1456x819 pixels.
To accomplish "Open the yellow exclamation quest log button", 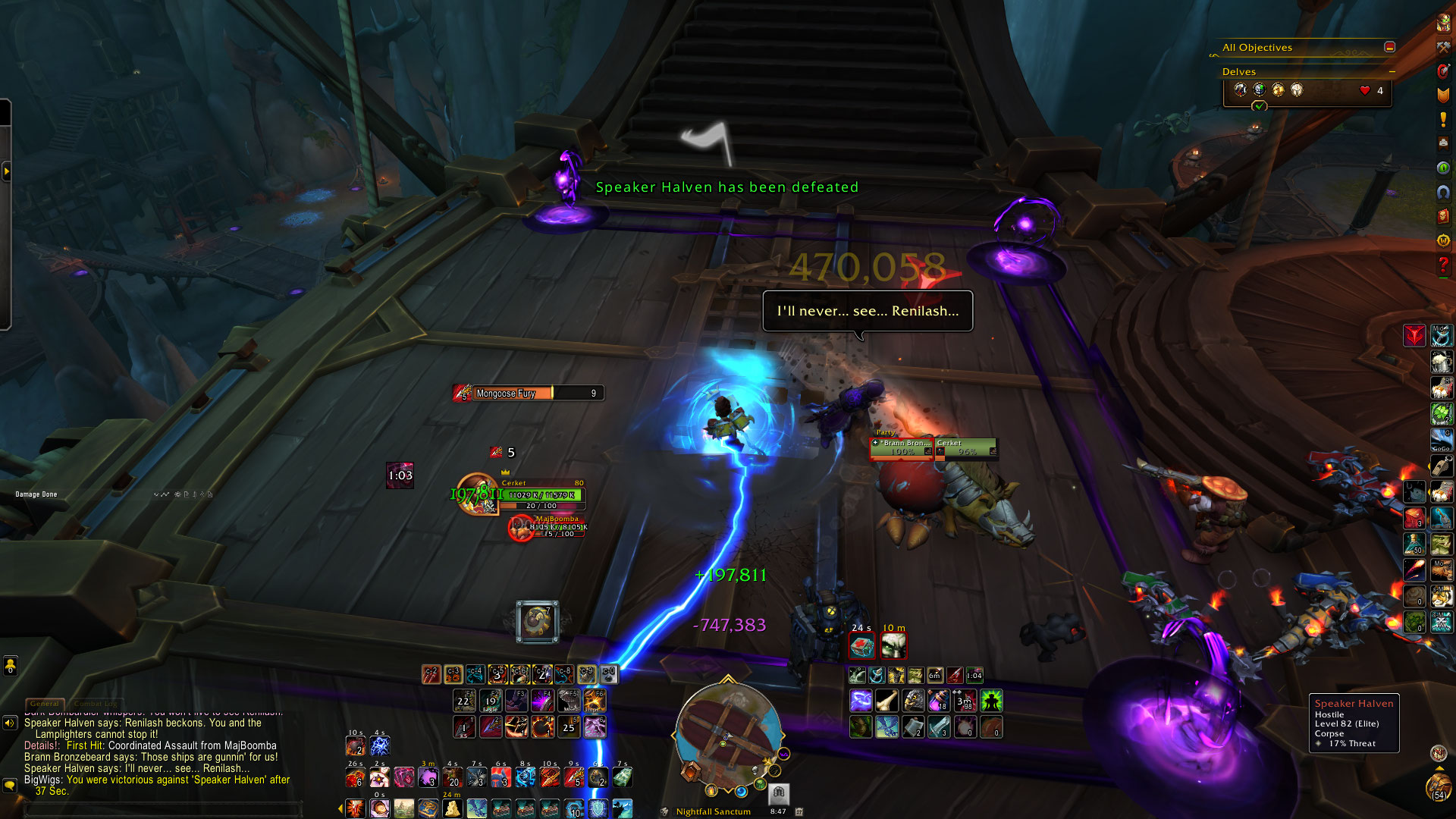I will coord(1443,119).
